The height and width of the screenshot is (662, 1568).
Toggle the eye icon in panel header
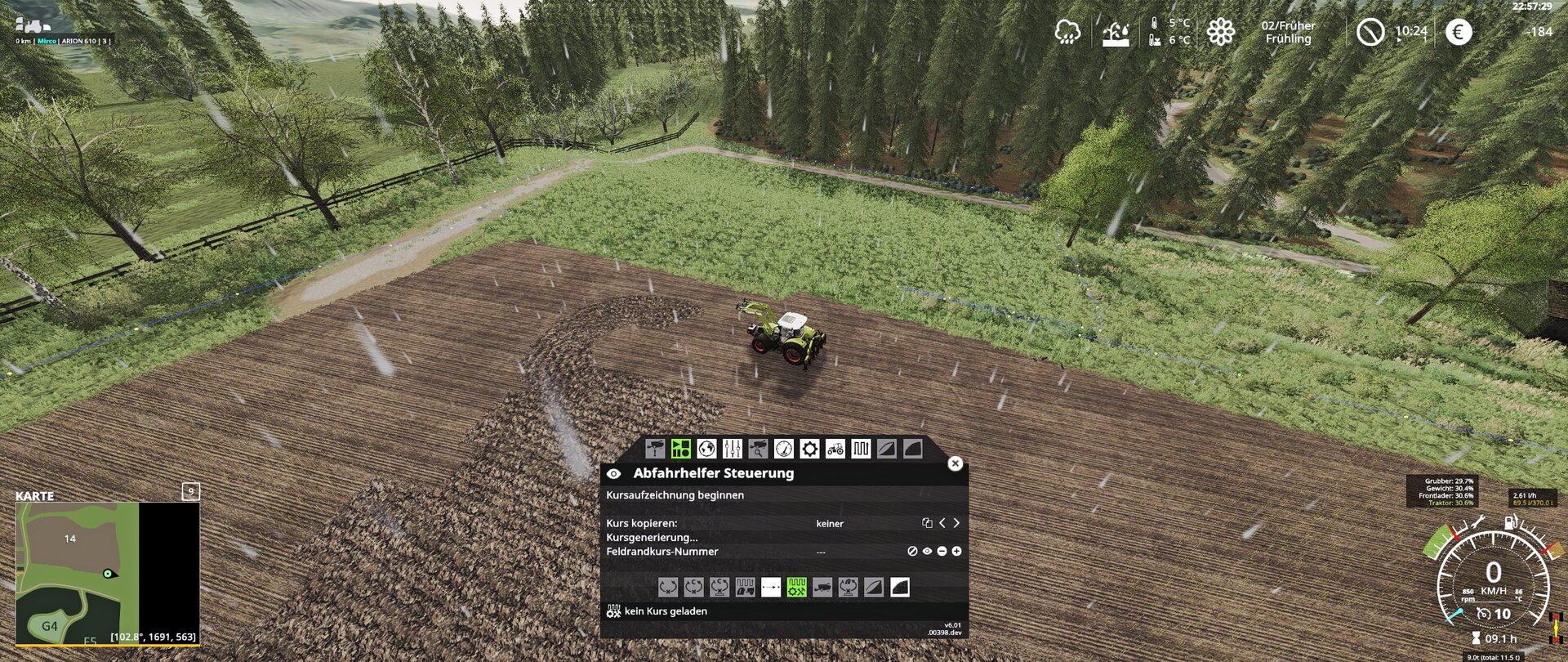pyautogui.click(x=613, y=474)
